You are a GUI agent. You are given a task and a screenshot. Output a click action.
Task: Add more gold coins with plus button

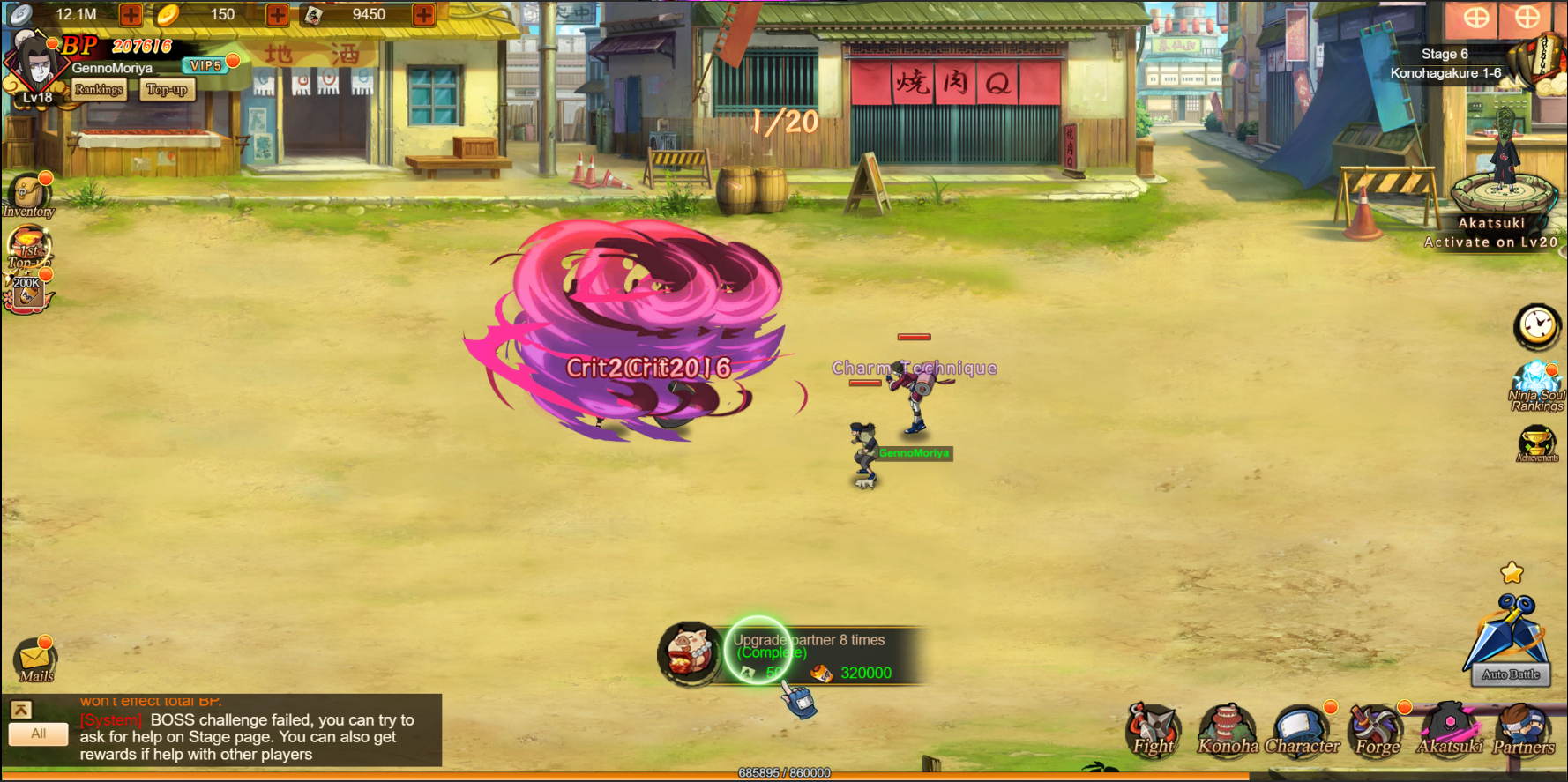277,14
